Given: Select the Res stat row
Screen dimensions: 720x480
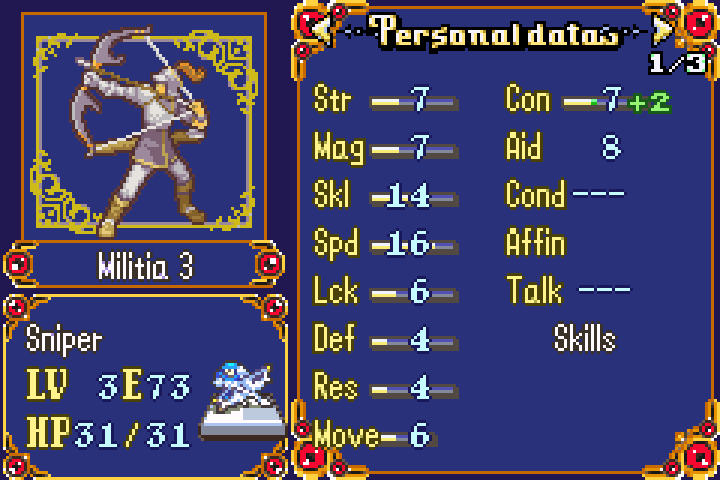Looking at the screenshot, I should [385, 387].
